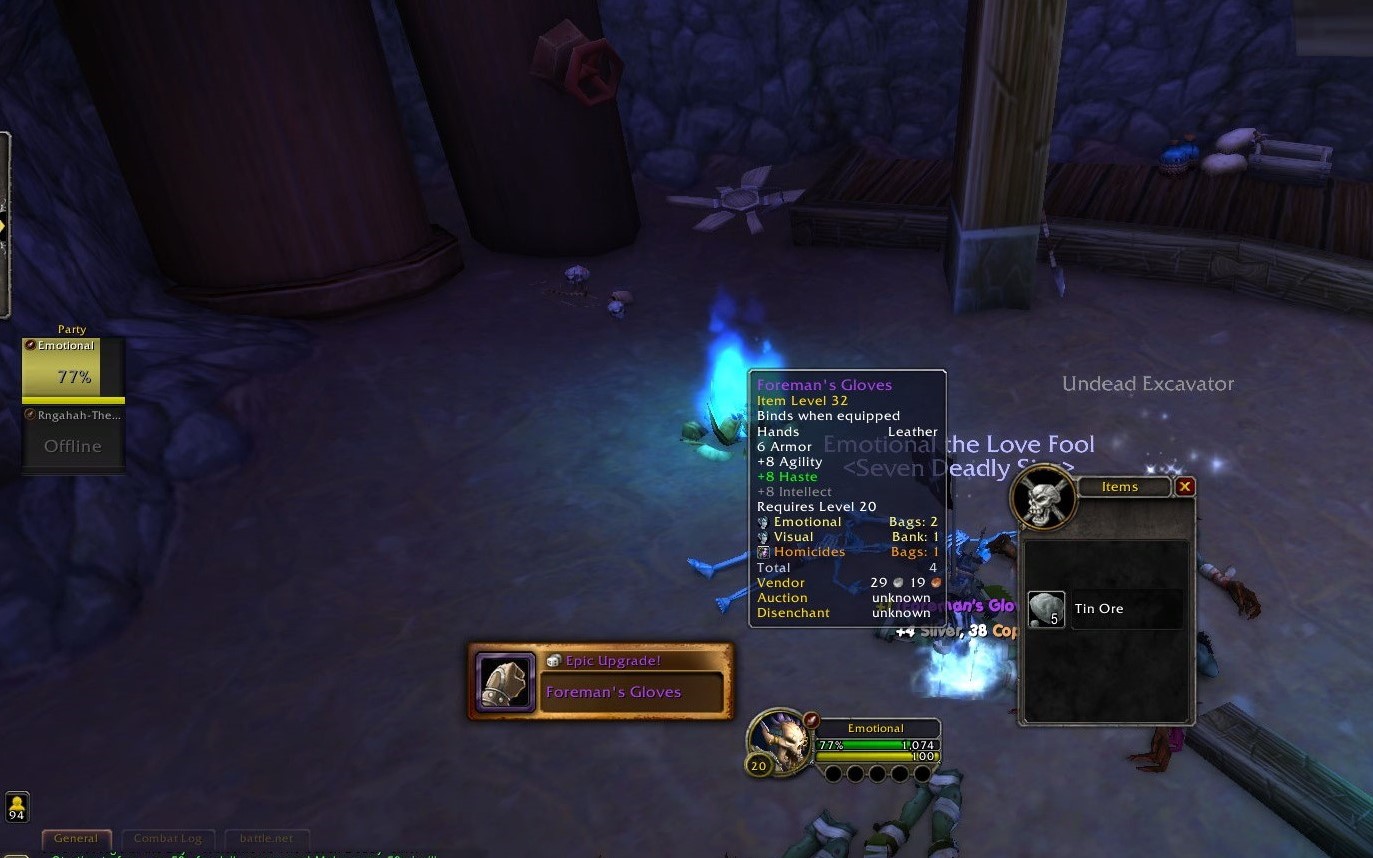Switch to the General chat tab

point(76,838)
